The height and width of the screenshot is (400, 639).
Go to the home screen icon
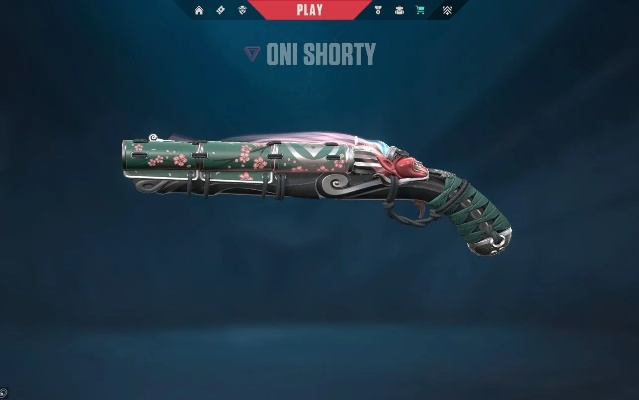pos(199,10)
